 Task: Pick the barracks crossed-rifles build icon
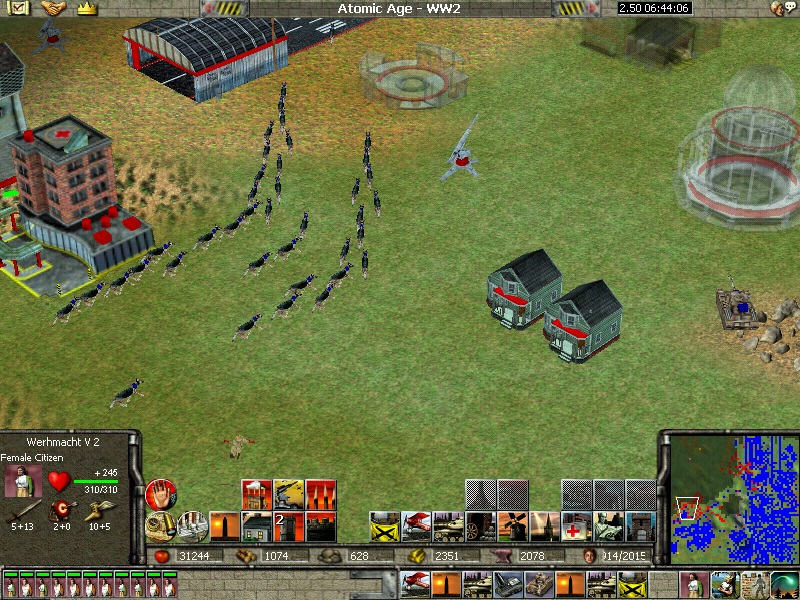coord(384,526)
